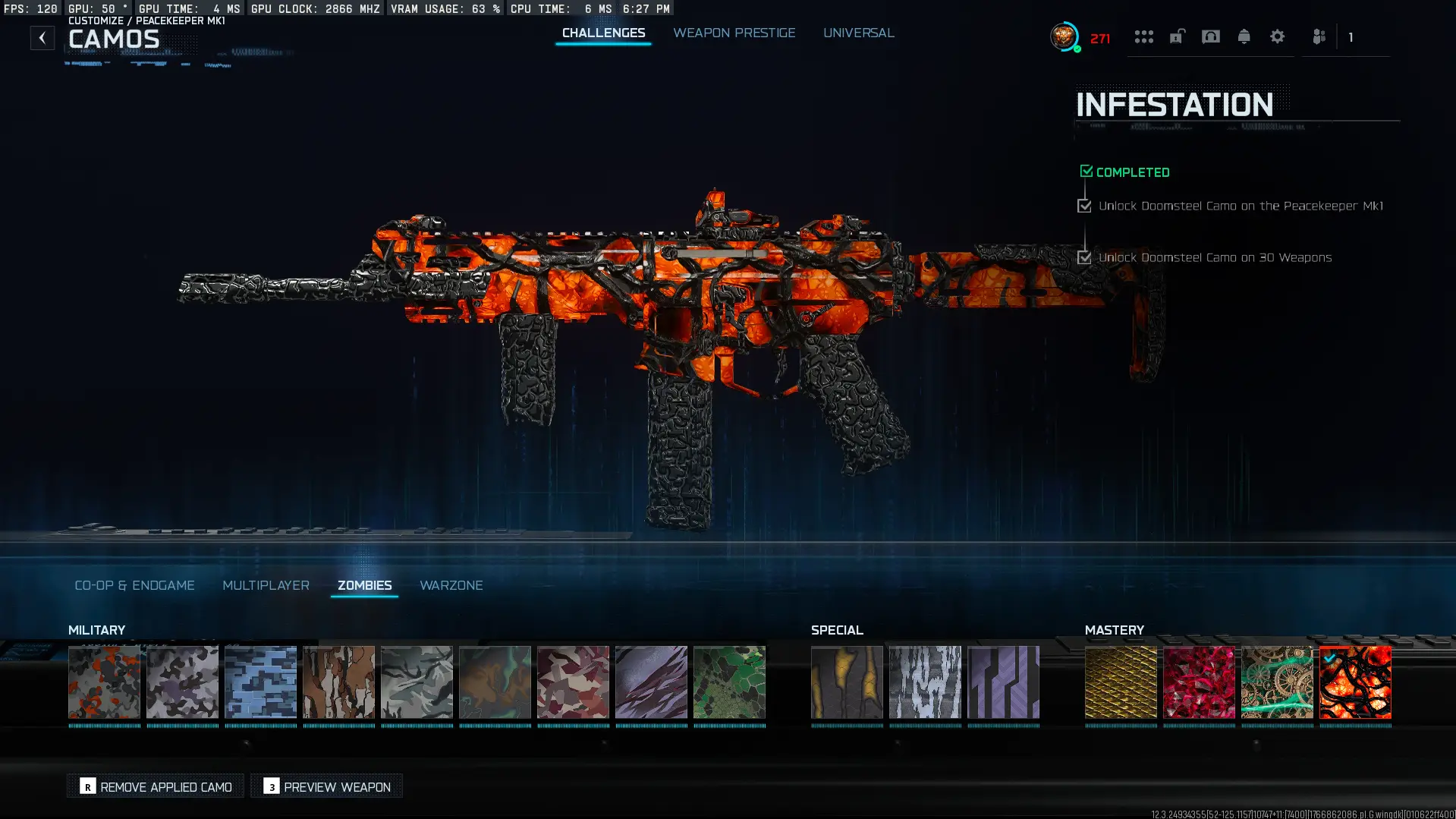Open the apps grid menu icon
Screen dimensions: 1456x819
[1144, 36]
